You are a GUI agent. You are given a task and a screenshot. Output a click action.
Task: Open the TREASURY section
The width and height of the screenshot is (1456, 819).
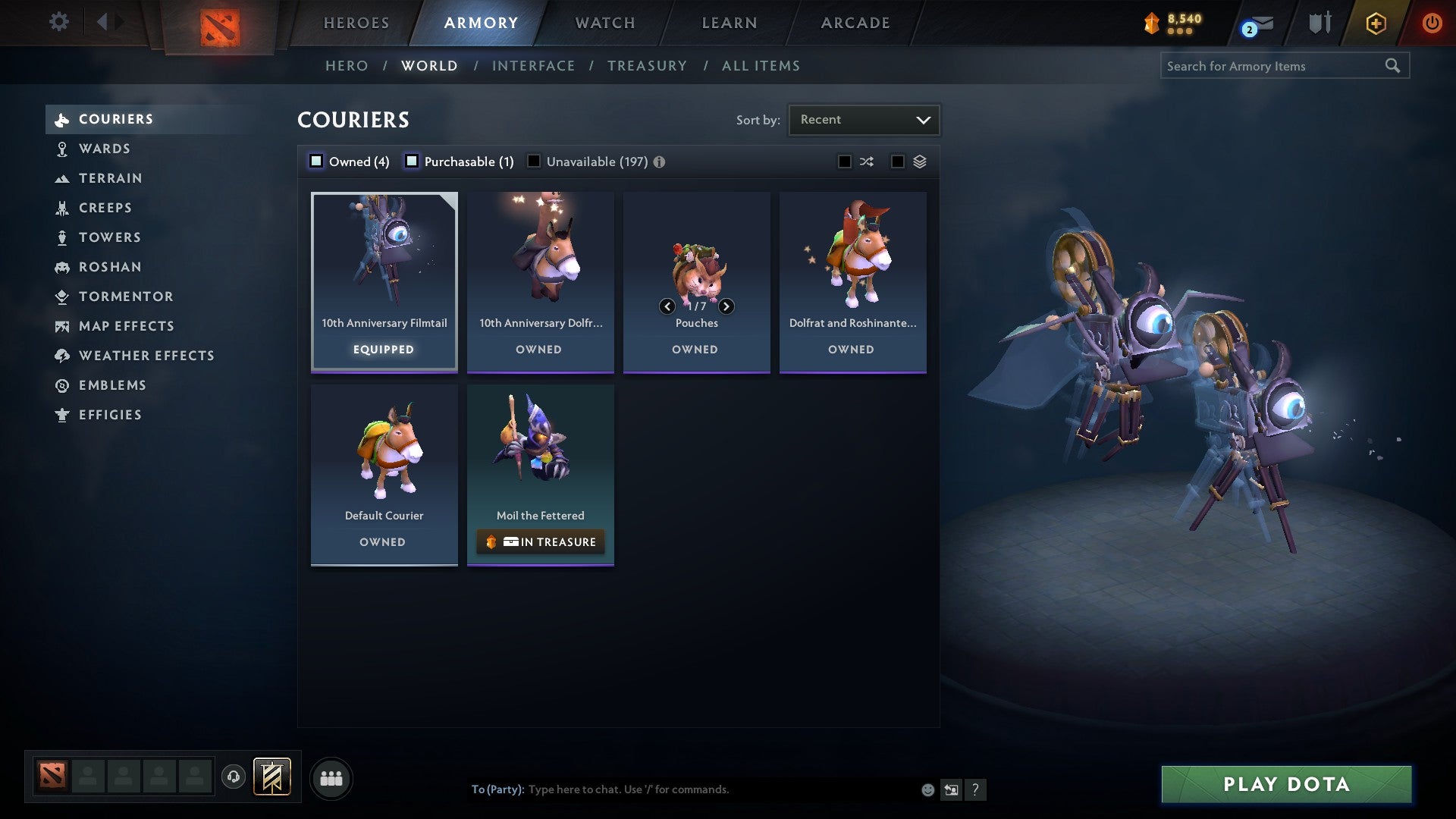pos(646,66)
